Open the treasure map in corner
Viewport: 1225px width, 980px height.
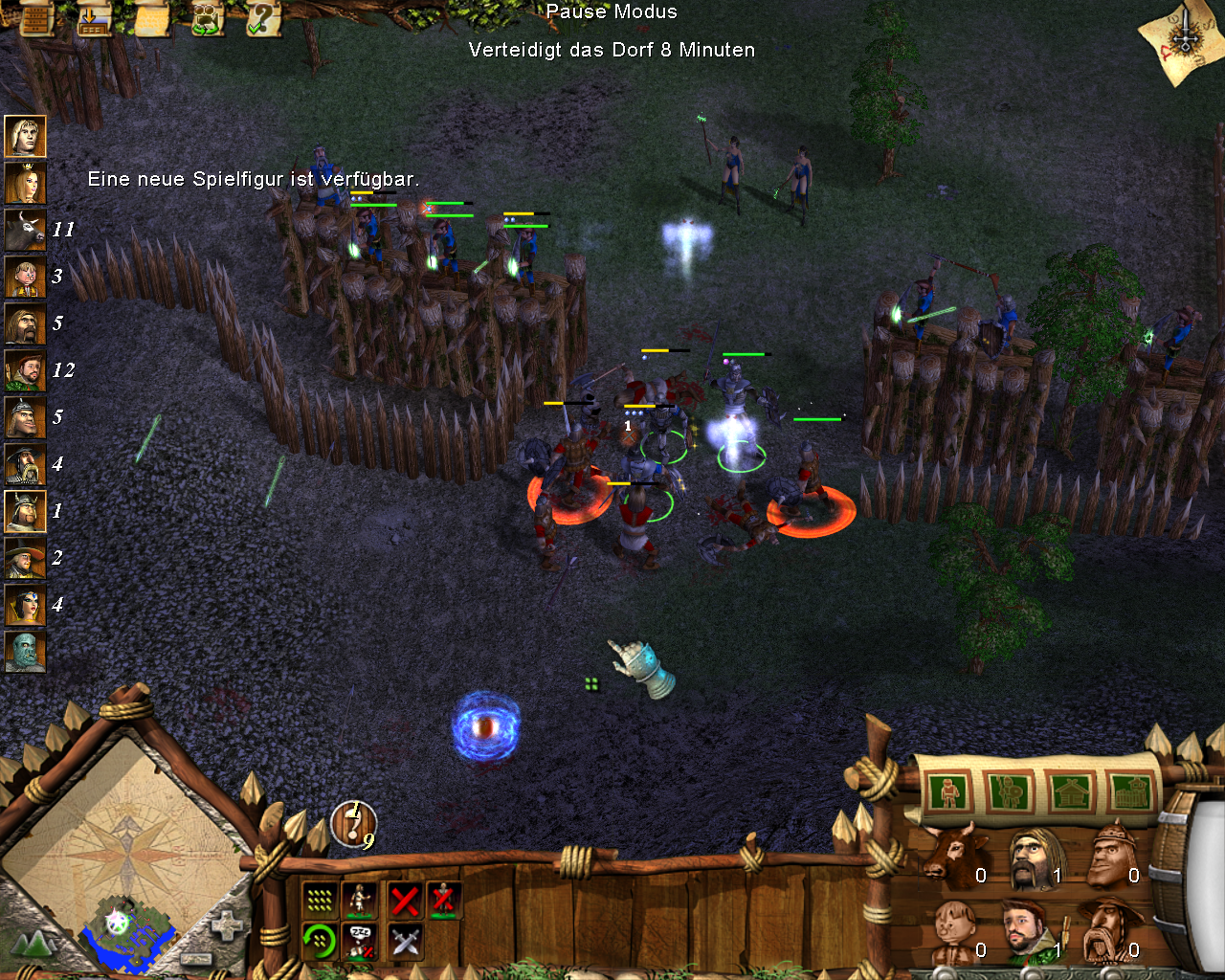1183,40
